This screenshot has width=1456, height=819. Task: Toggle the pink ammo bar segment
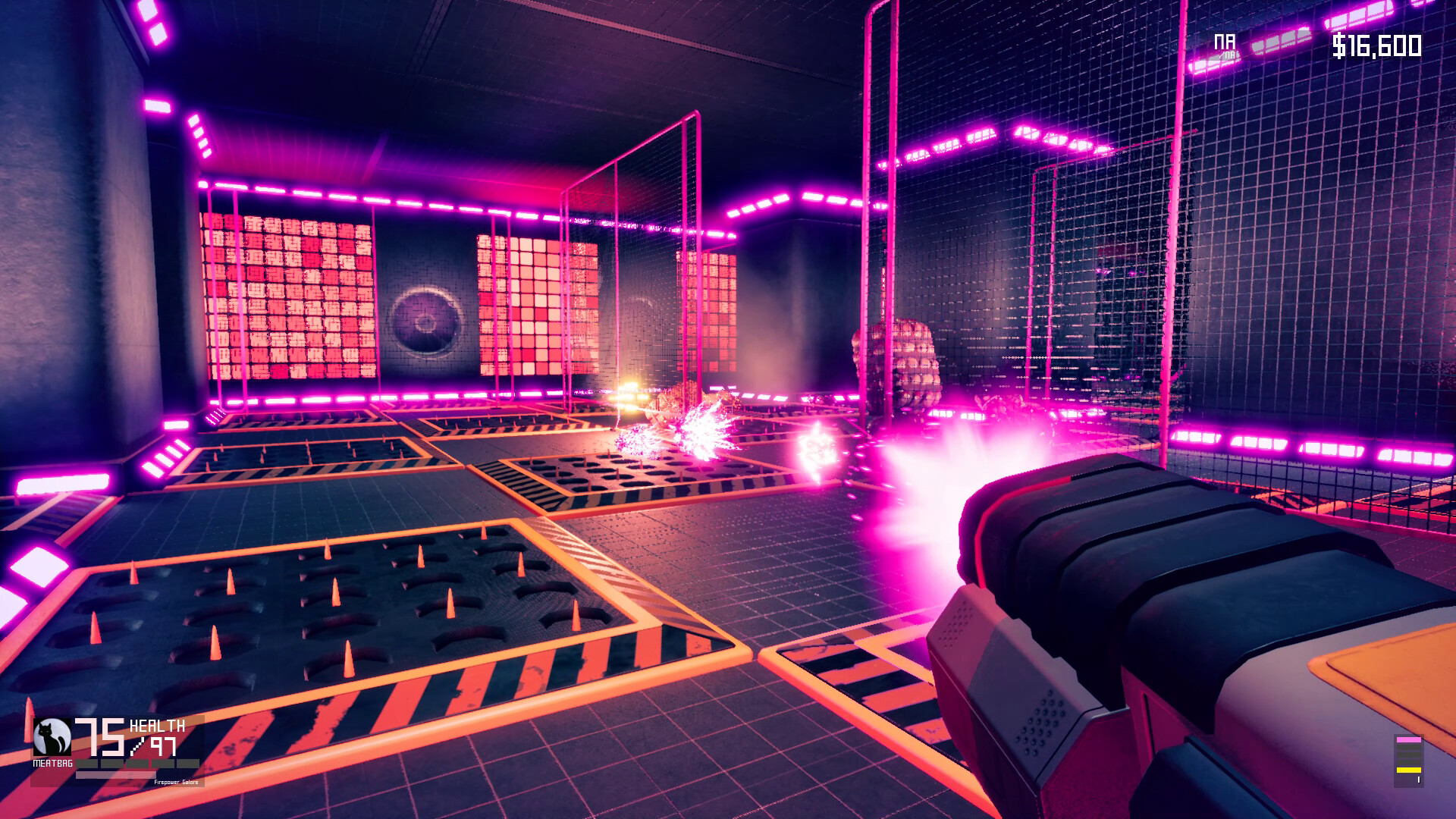coord(1409,739)
